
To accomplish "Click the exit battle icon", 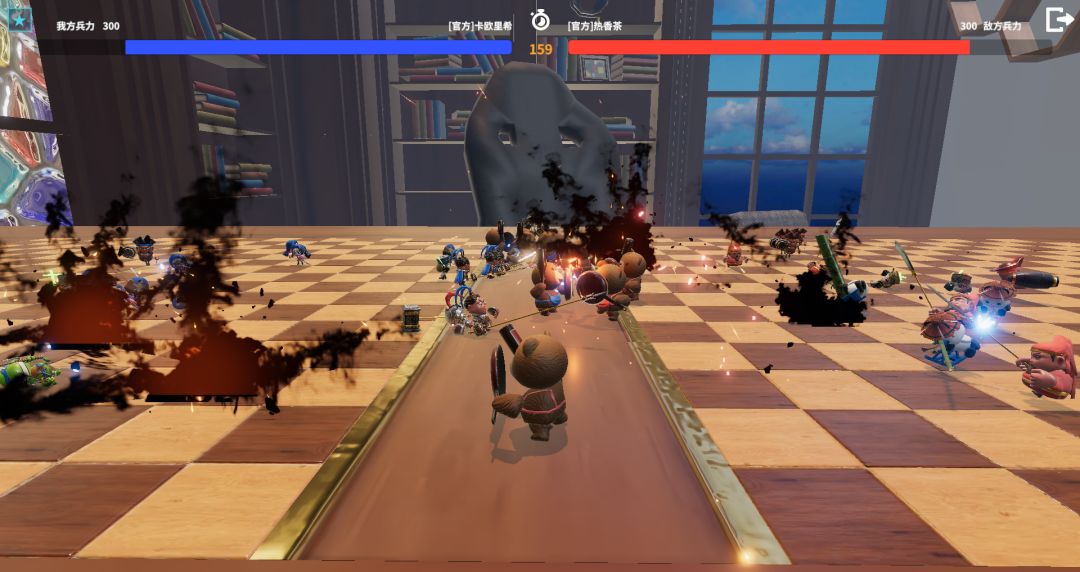I will 1058,20.
